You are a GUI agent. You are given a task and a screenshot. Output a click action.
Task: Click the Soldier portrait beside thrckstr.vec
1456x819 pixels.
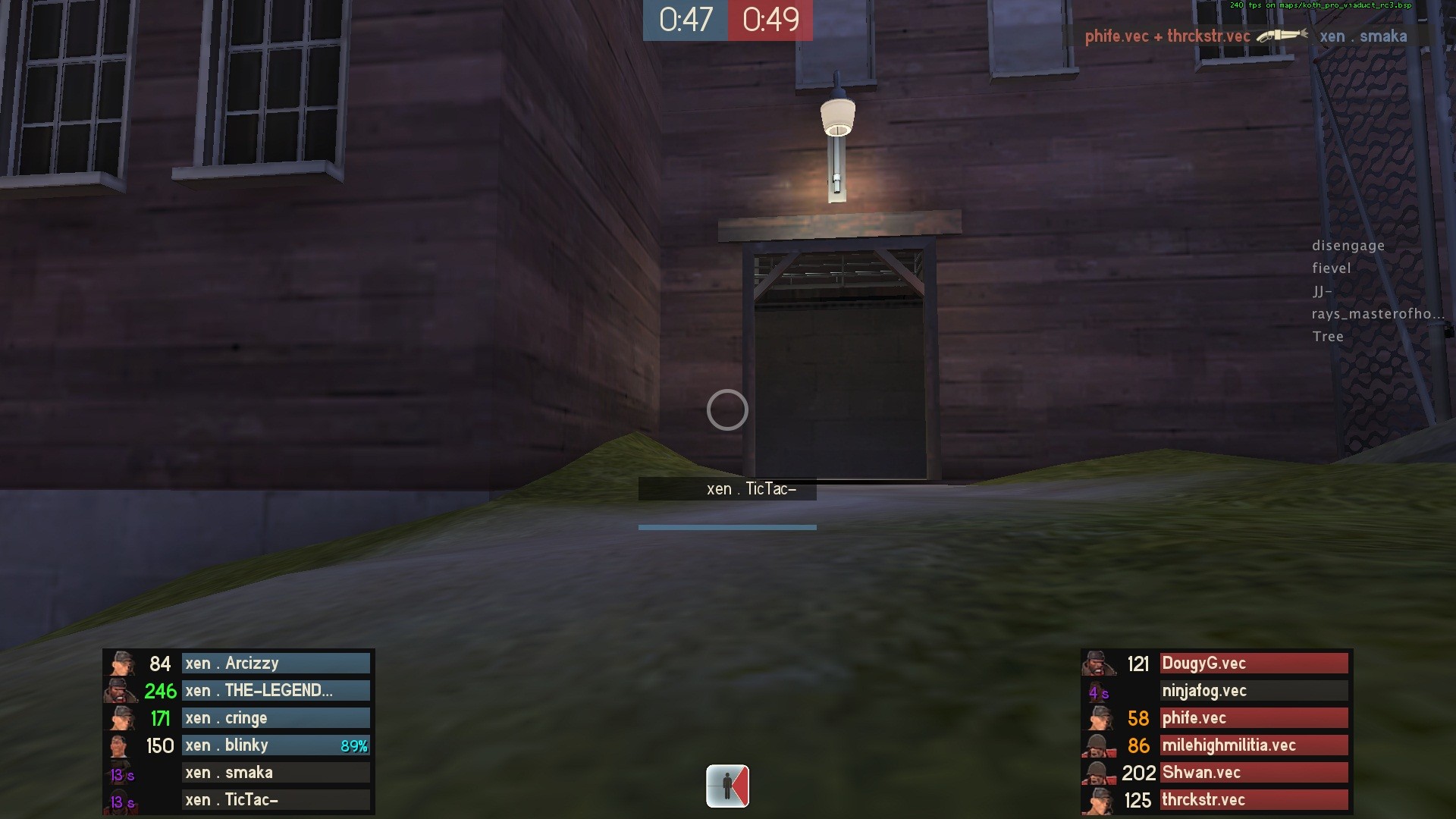[1101, 799]
